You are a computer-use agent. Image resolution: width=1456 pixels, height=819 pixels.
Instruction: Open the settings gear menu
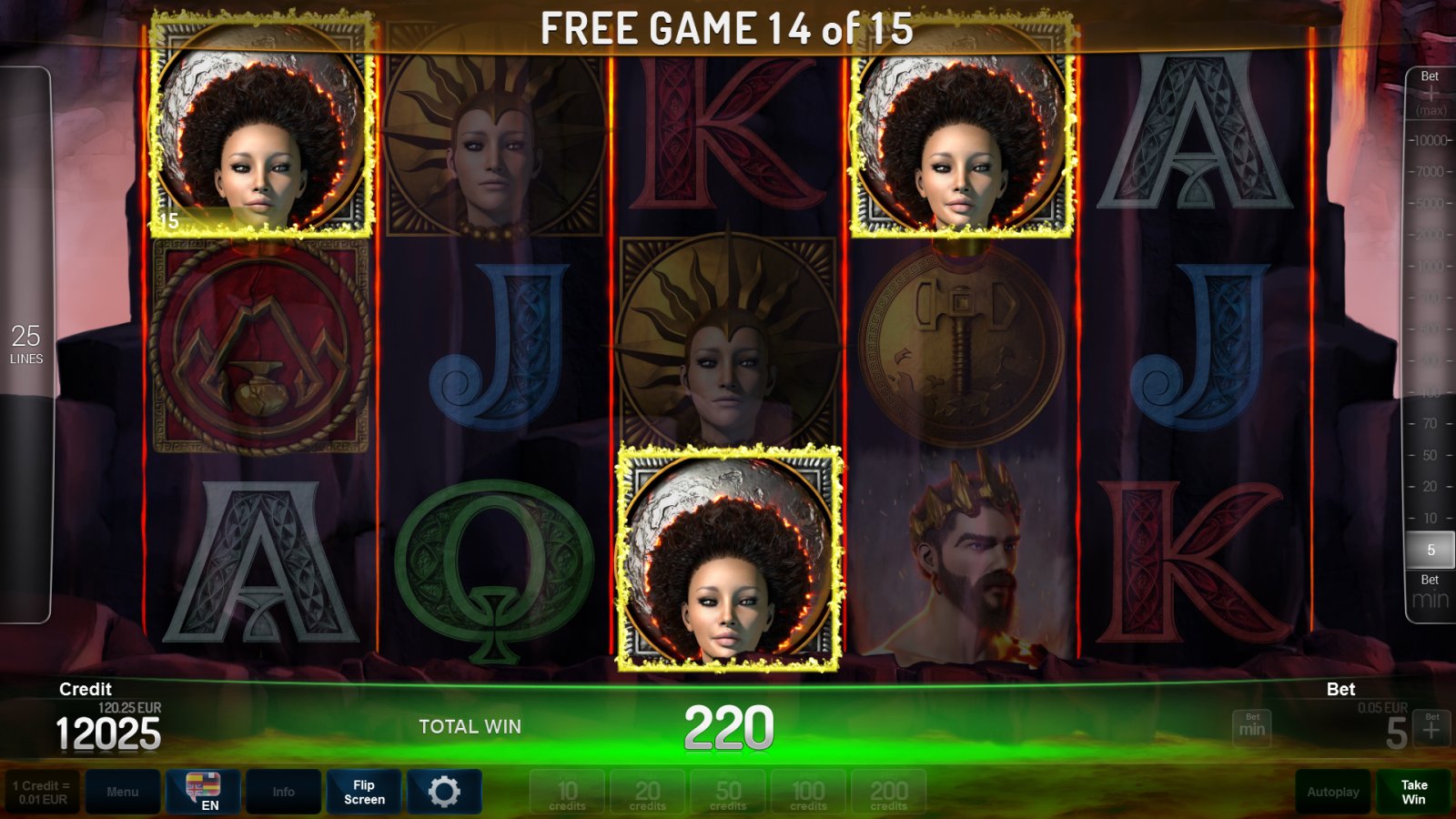pyautogui.click(x=445, y=791)
